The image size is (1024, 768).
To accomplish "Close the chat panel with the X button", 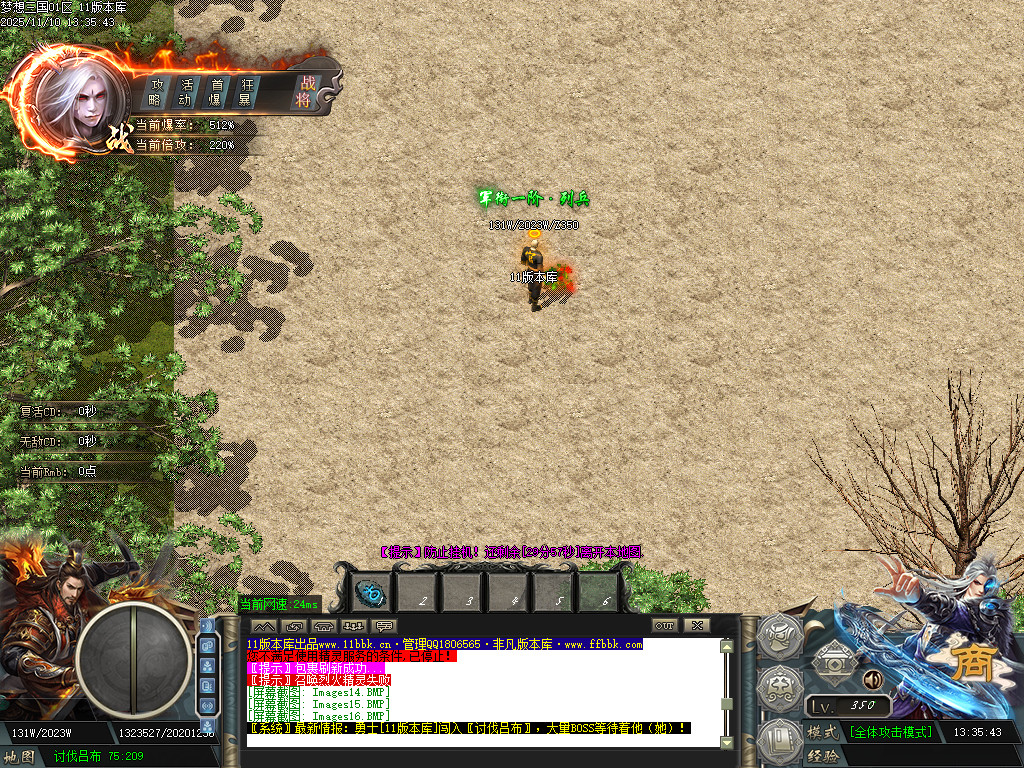I will [696, 625].
